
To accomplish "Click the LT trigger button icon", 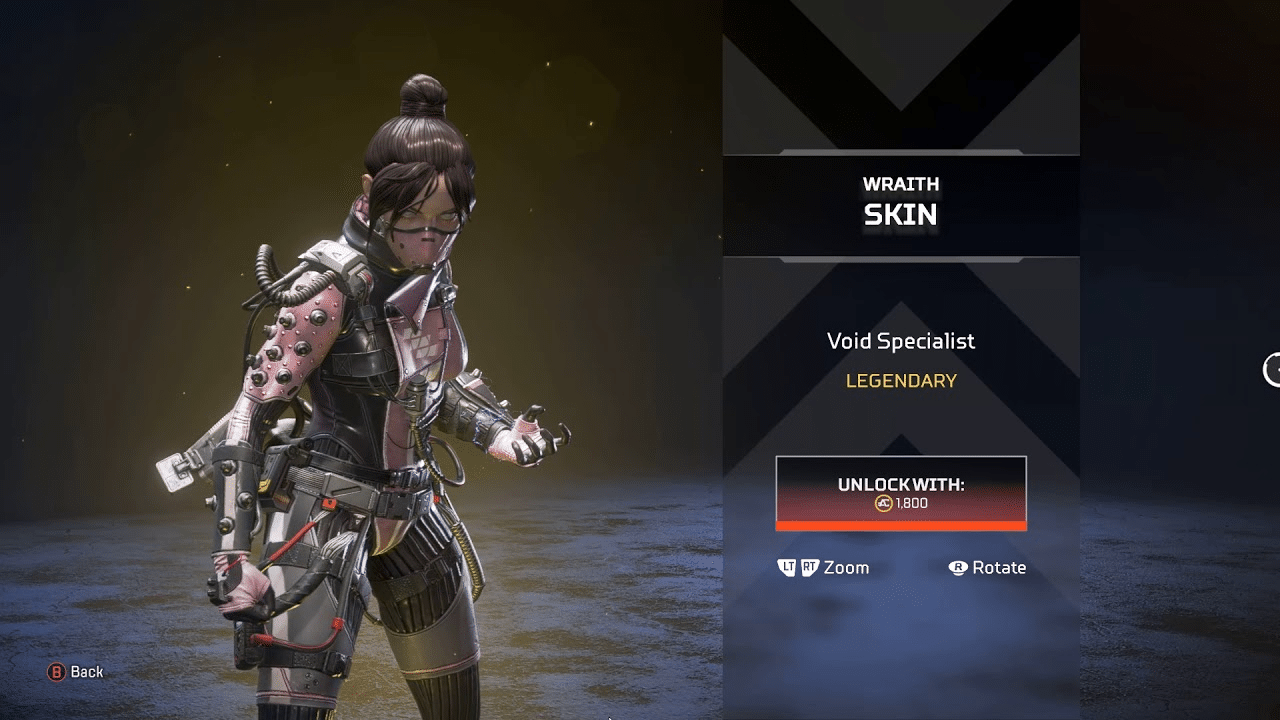I will click(x=787, y=568).
